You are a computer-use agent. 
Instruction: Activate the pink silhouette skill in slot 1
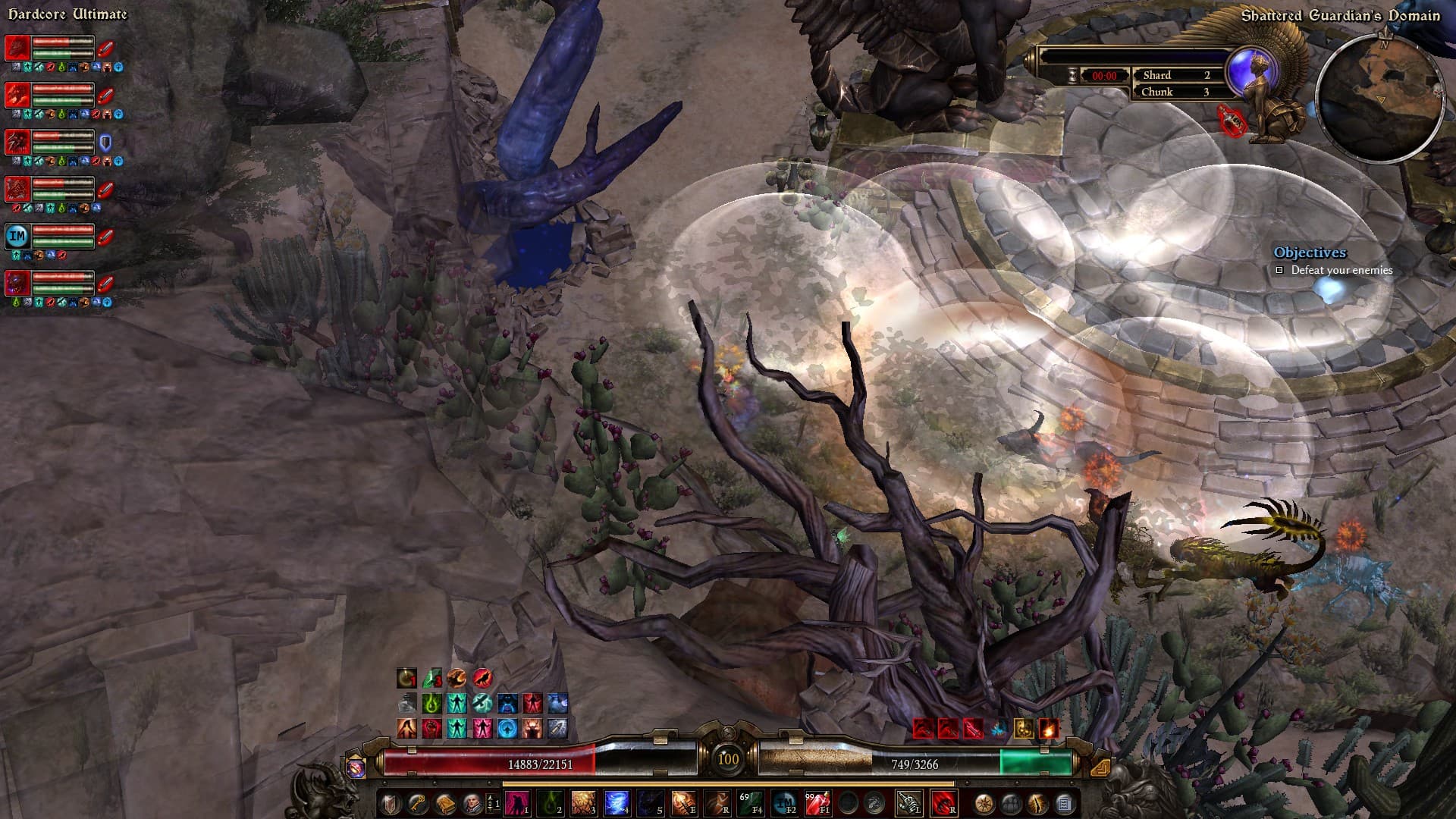[x=516, y=802]
